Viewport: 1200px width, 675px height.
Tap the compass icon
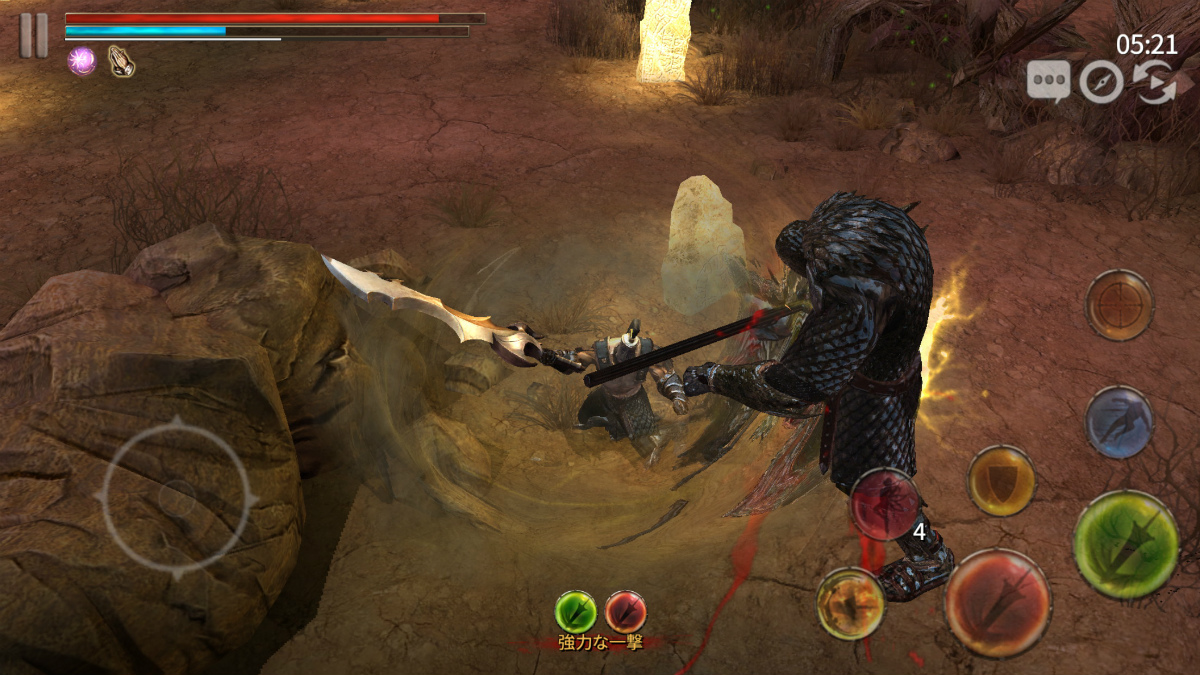pyautogui.click(x=1101, y=82)
